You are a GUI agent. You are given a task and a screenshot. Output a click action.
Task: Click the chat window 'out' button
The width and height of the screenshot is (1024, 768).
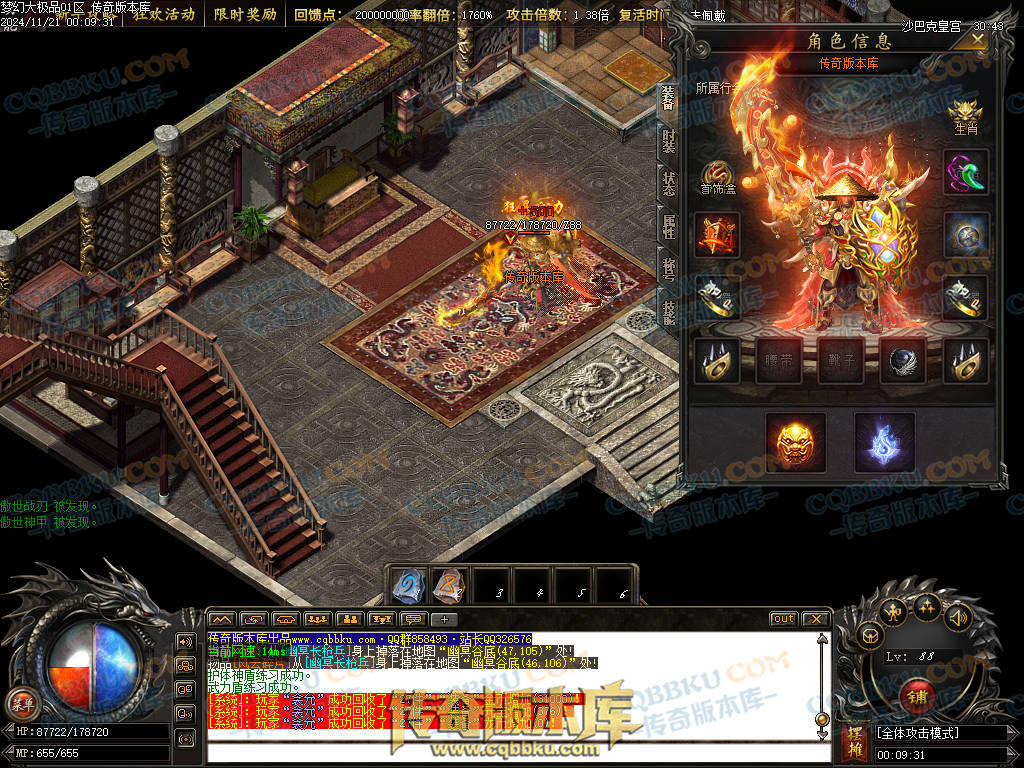(783, 619)
